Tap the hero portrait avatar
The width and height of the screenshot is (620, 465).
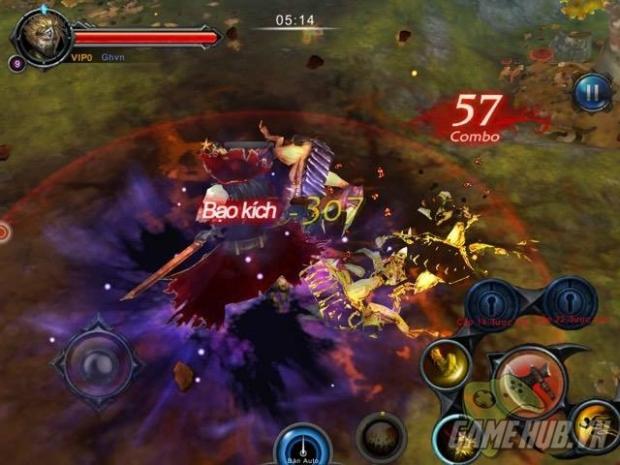[x=40, y=37]
